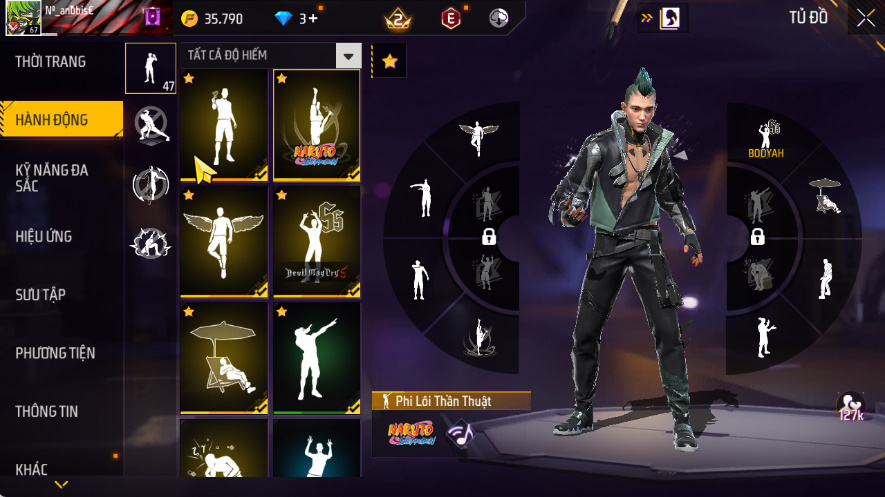Image resolution: width=885 pixels, height=497 pixels.
Task: Open the diamond currency top-up
Action: point(296,18)
